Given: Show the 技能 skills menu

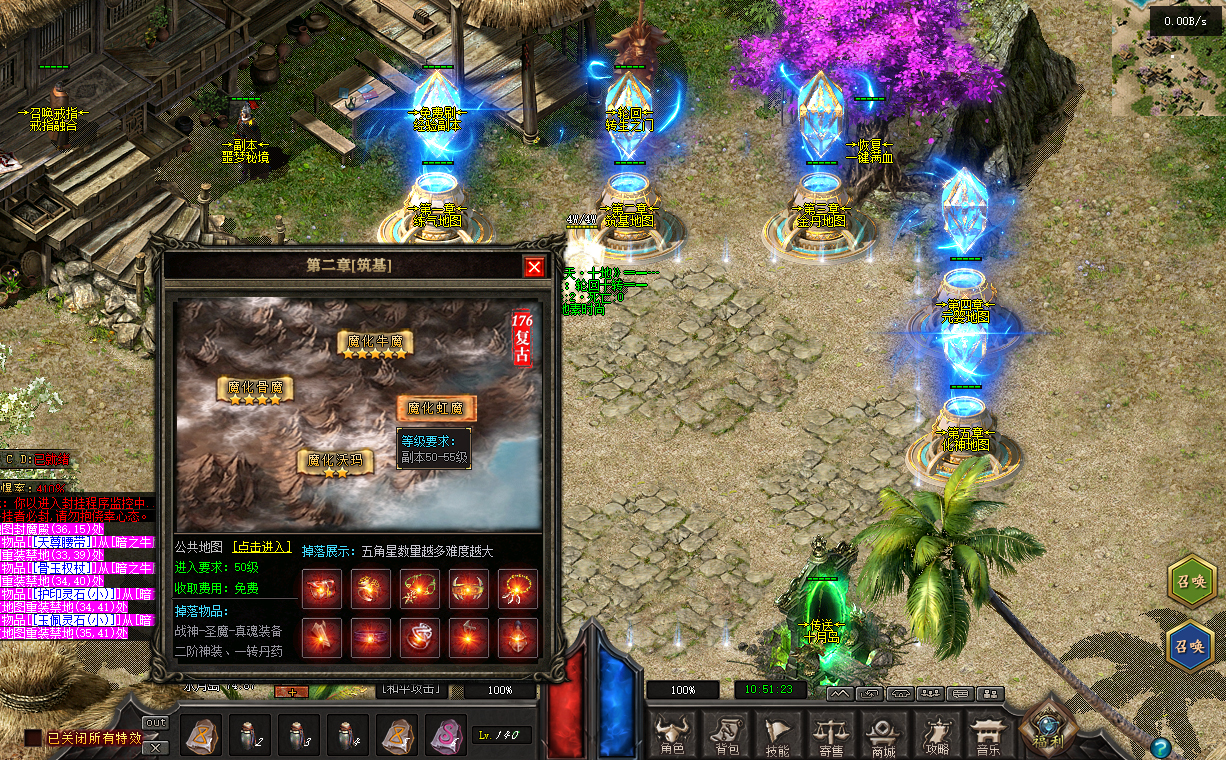Looking at the screenshot, I should (777, 735).
